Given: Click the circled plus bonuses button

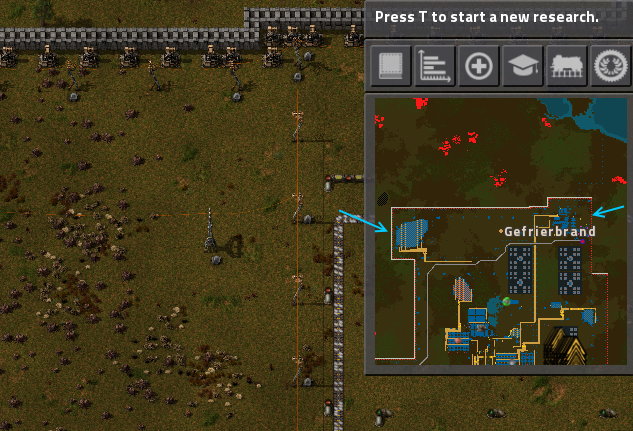Looking at the screenshot, I should click(x=479, y=66).
